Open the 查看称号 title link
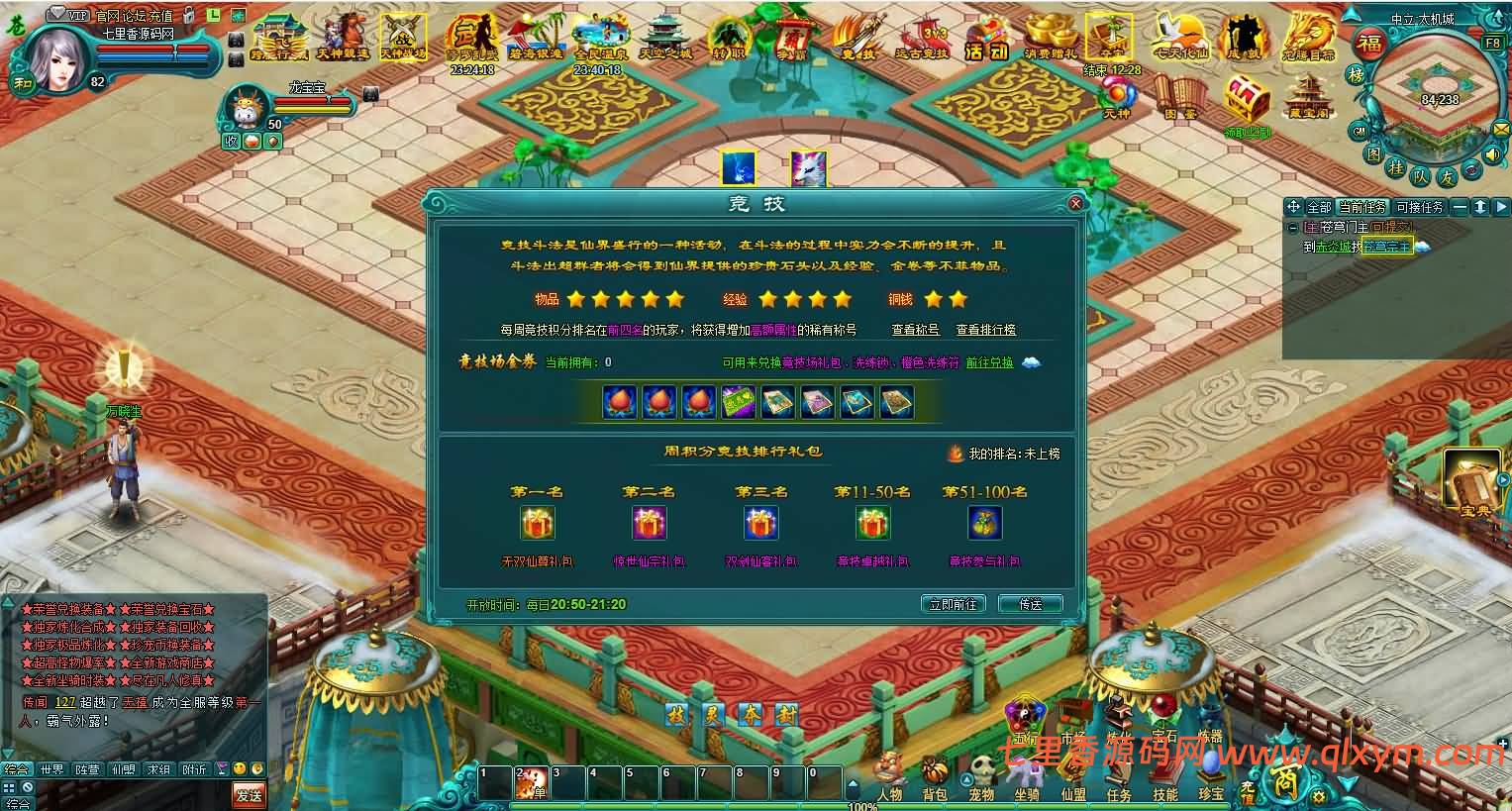The height and width of the screenshot is (811, 1512). tap(915, 330)
